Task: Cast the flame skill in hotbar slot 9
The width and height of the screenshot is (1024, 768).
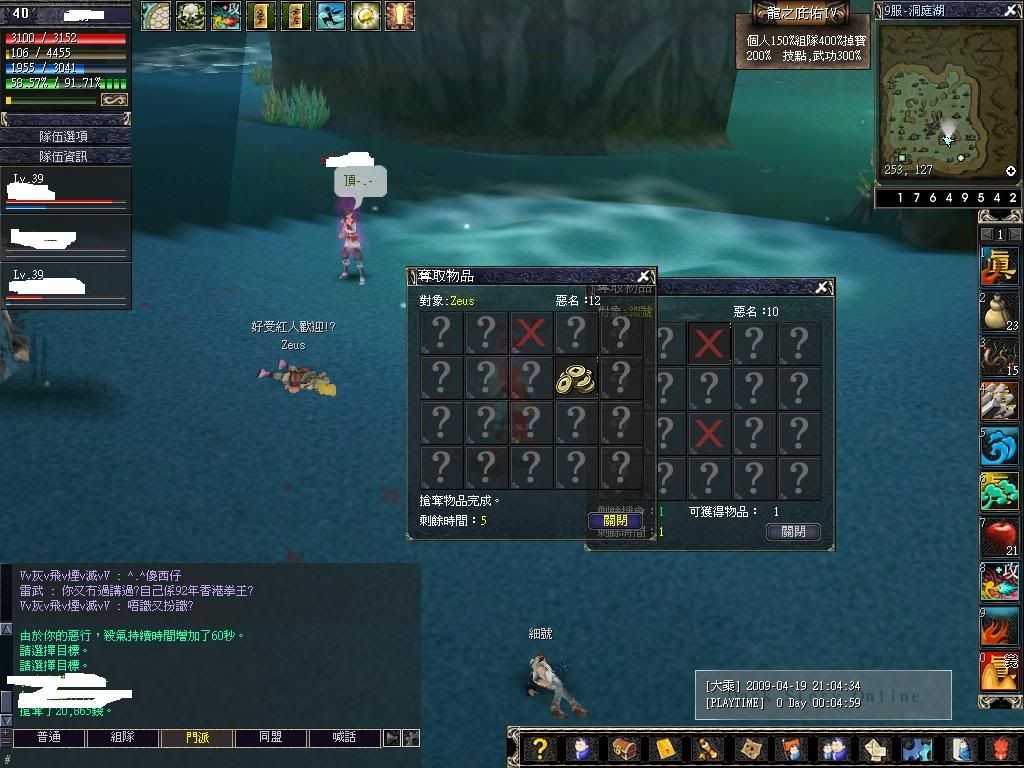Action: click(x=999, y=627)
